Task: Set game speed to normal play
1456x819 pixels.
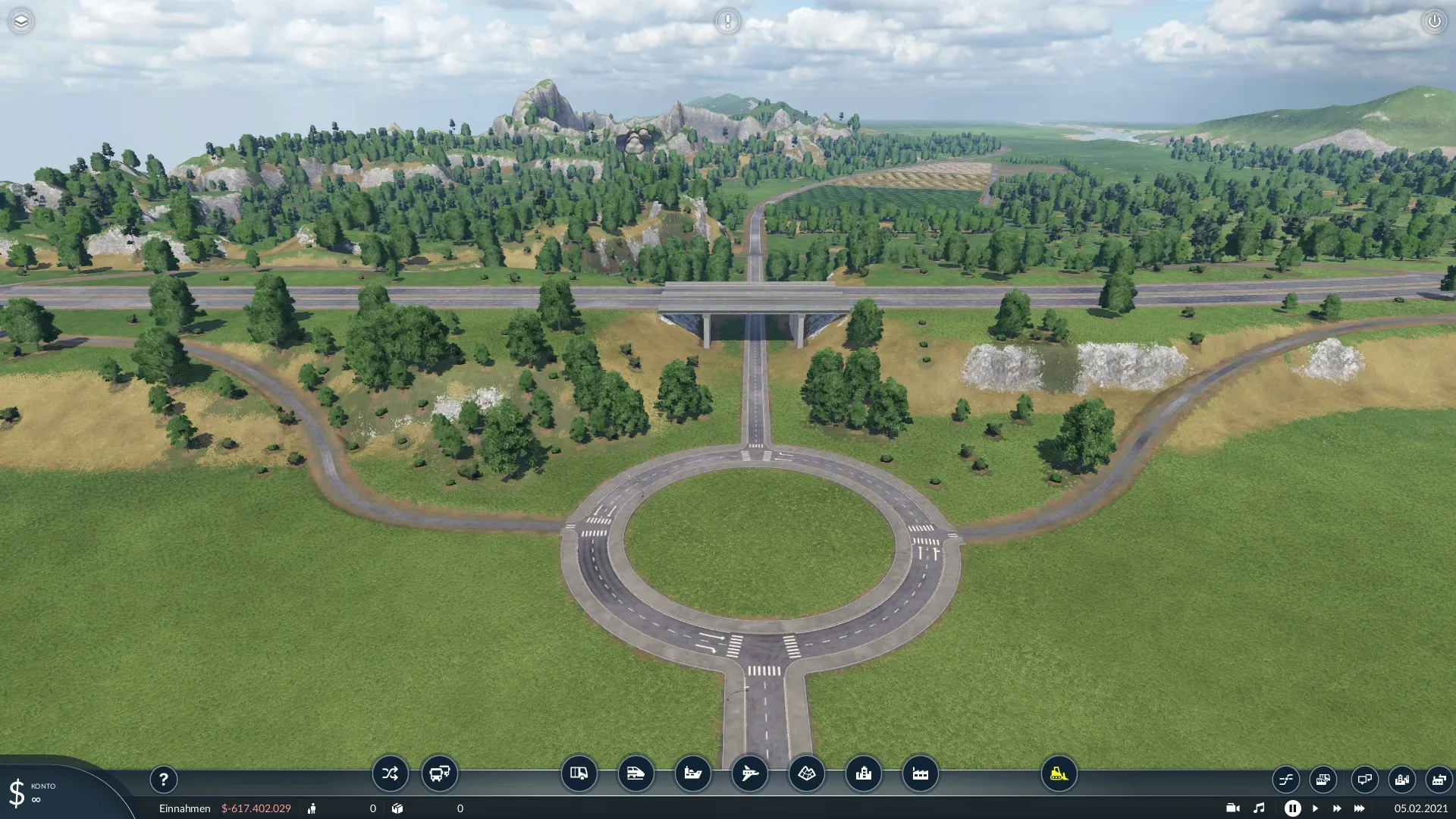Action: (x=1315, y=808)
